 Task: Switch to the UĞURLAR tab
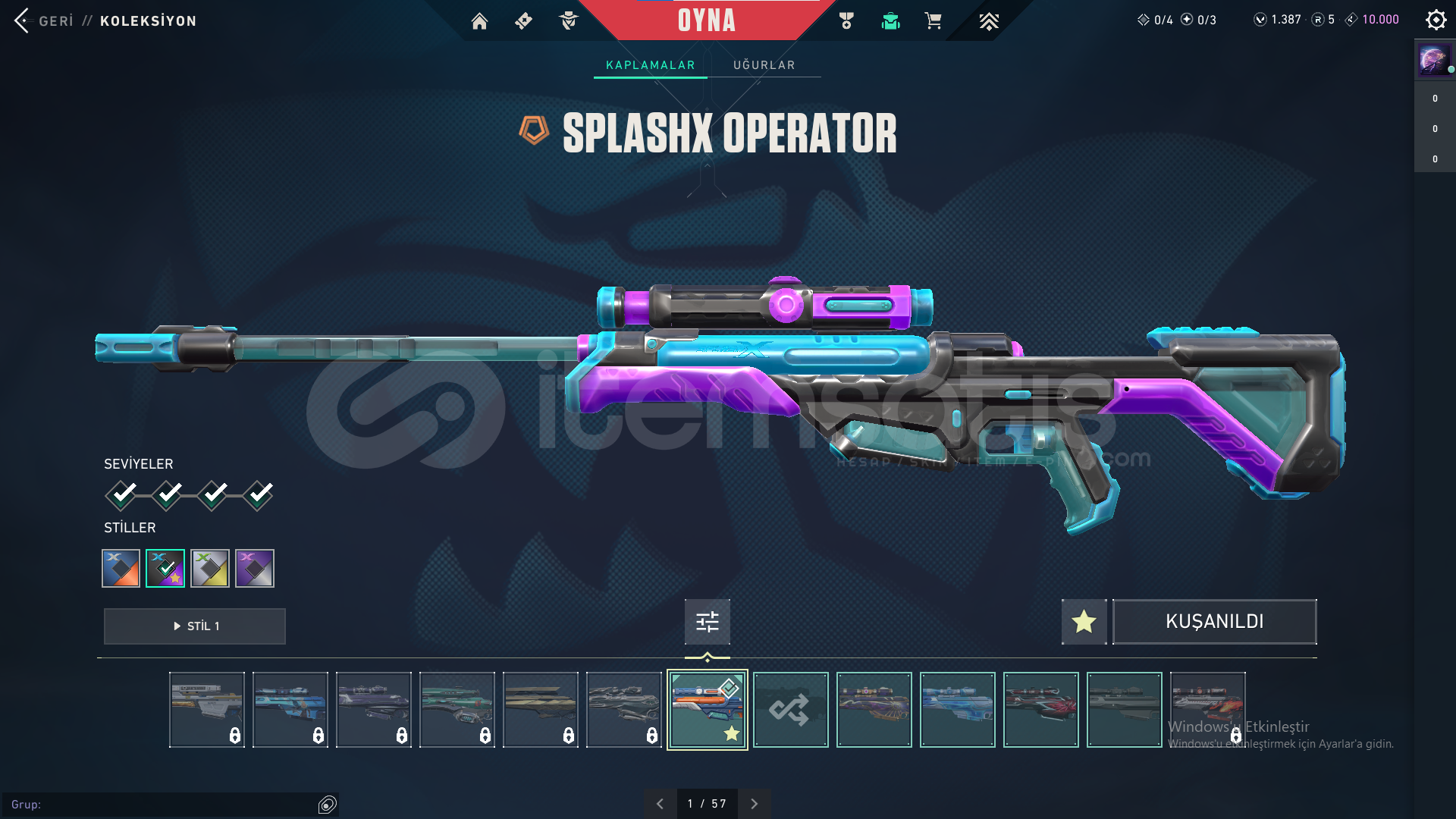point(764,65)
